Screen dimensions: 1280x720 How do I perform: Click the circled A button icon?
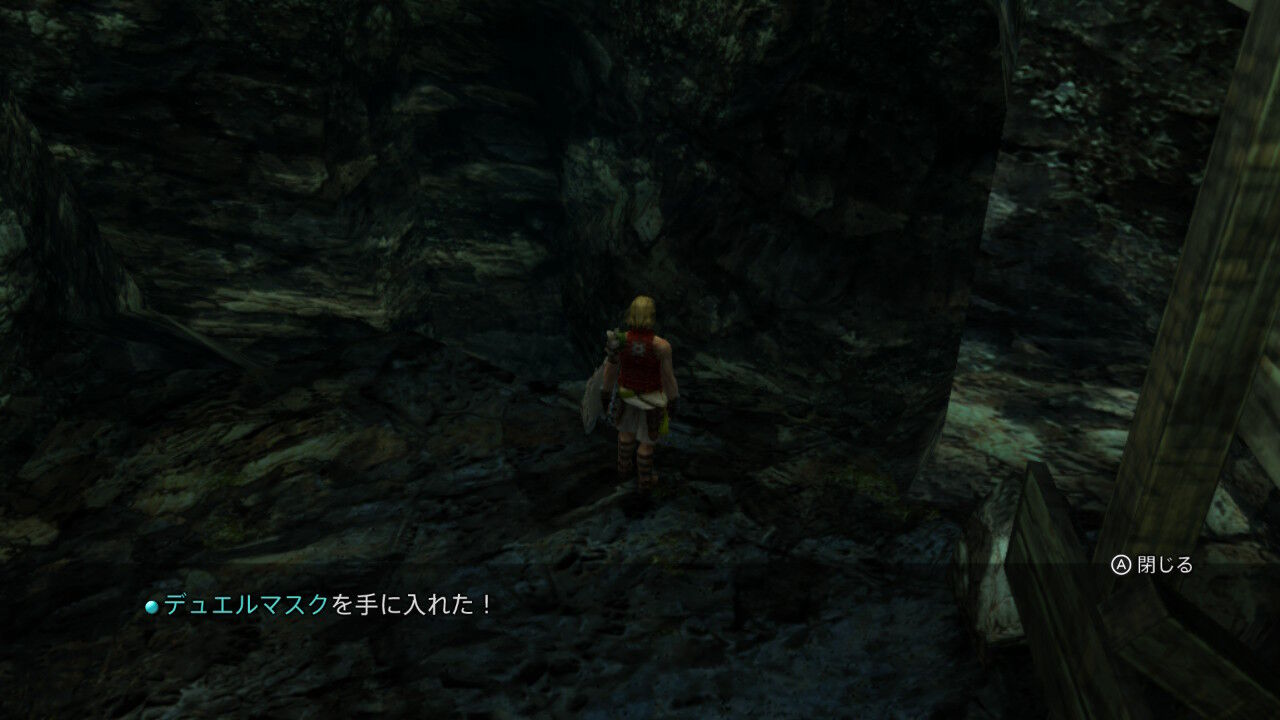1122,565
